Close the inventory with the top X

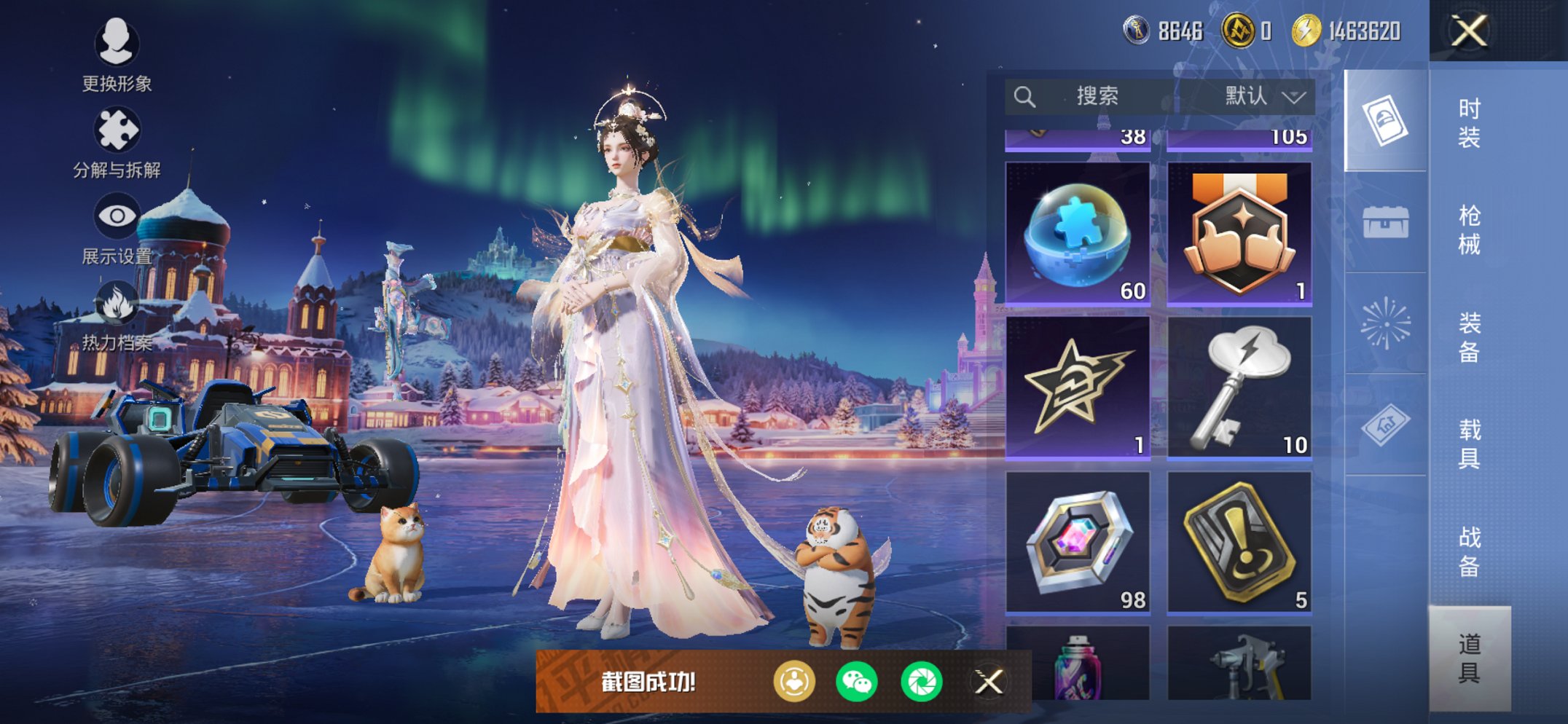tap(1469, 31)
